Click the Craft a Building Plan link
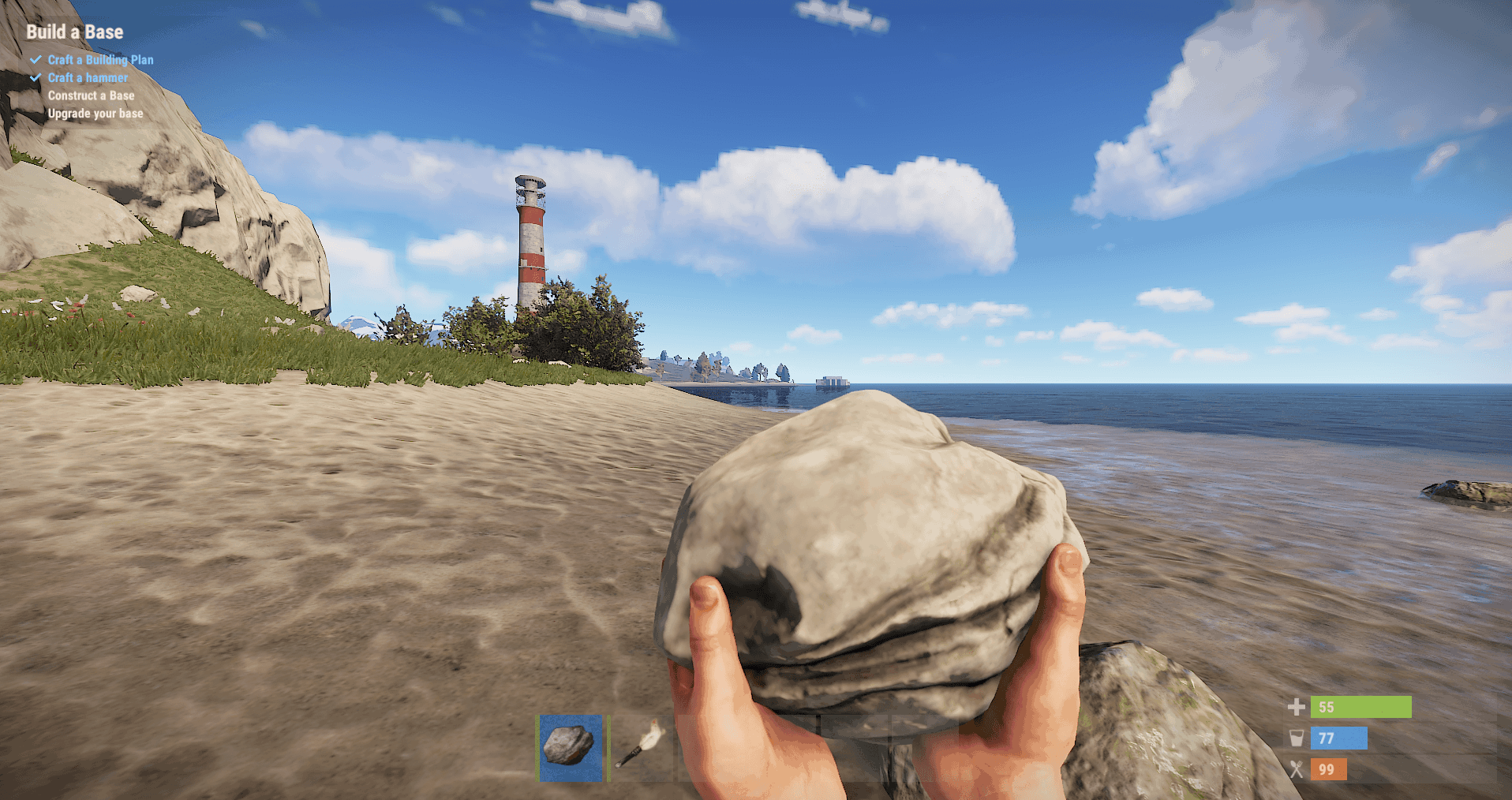 101,59
